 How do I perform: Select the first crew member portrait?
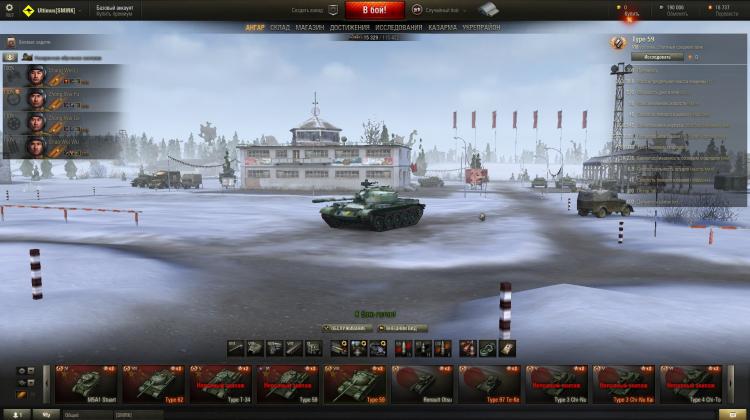coord(36,76)
